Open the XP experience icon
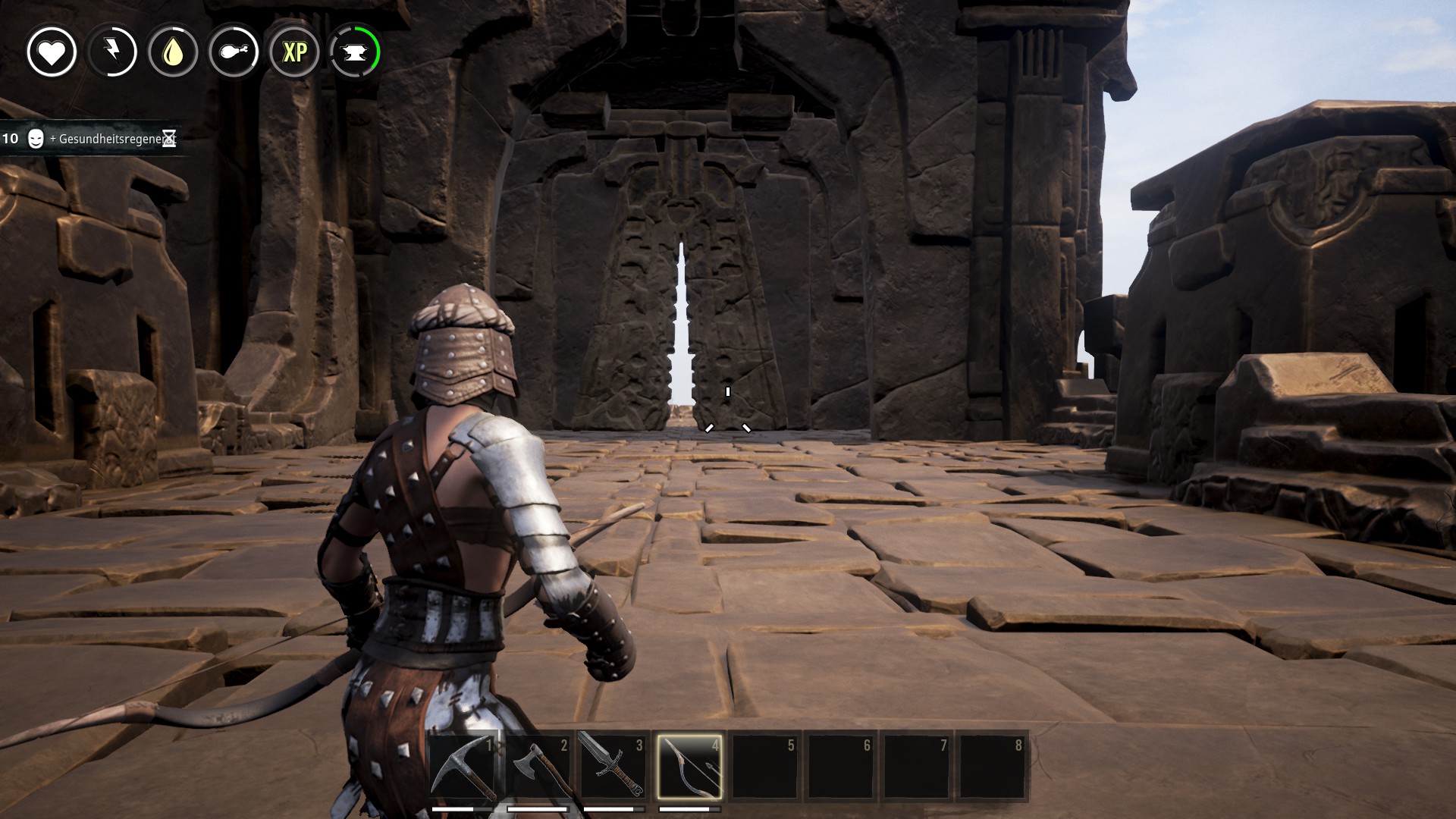The height and width of the screenshot is (819, 1456). [x=294, y=52]
